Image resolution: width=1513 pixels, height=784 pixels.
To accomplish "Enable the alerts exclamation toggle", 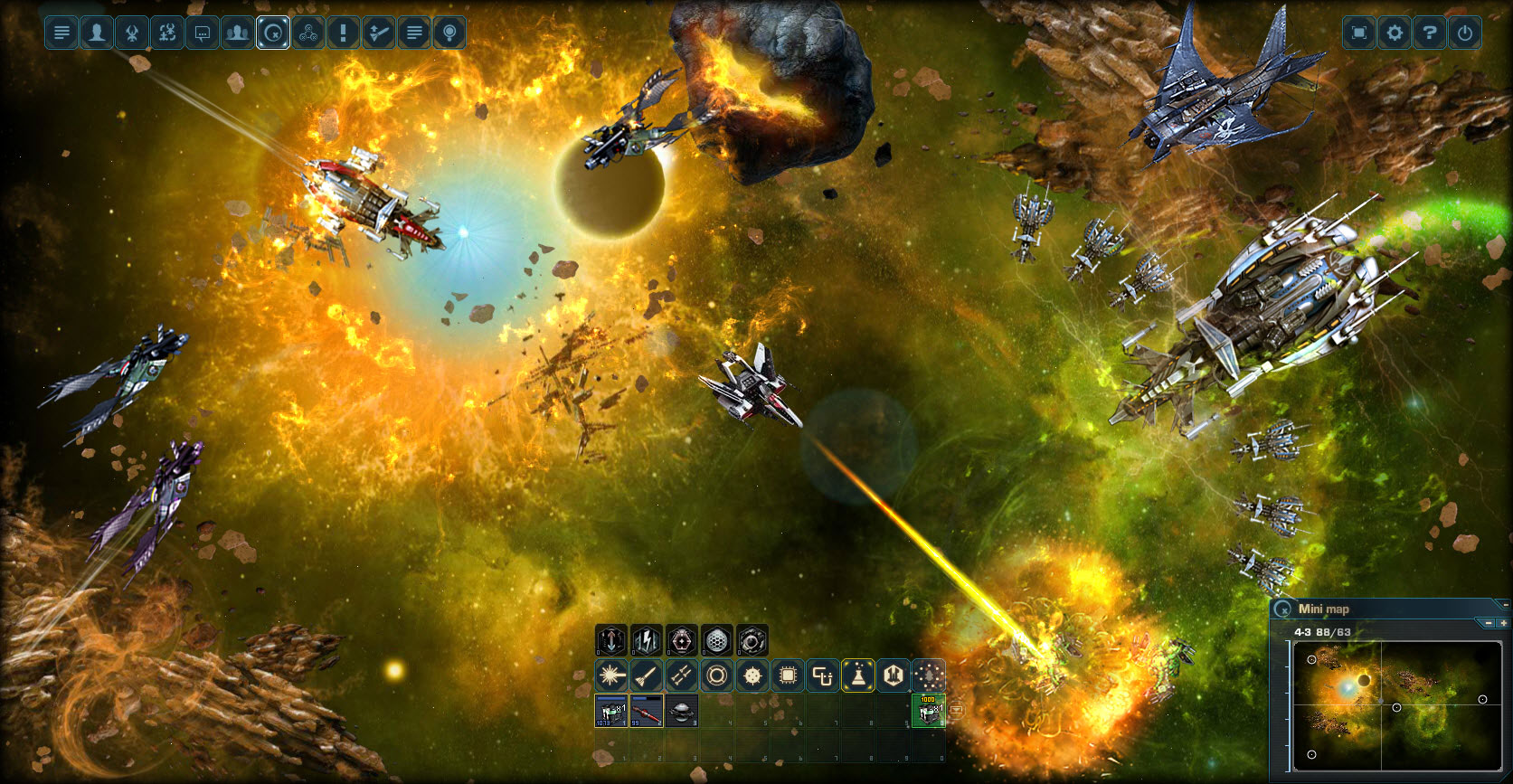I will point(343,33).
